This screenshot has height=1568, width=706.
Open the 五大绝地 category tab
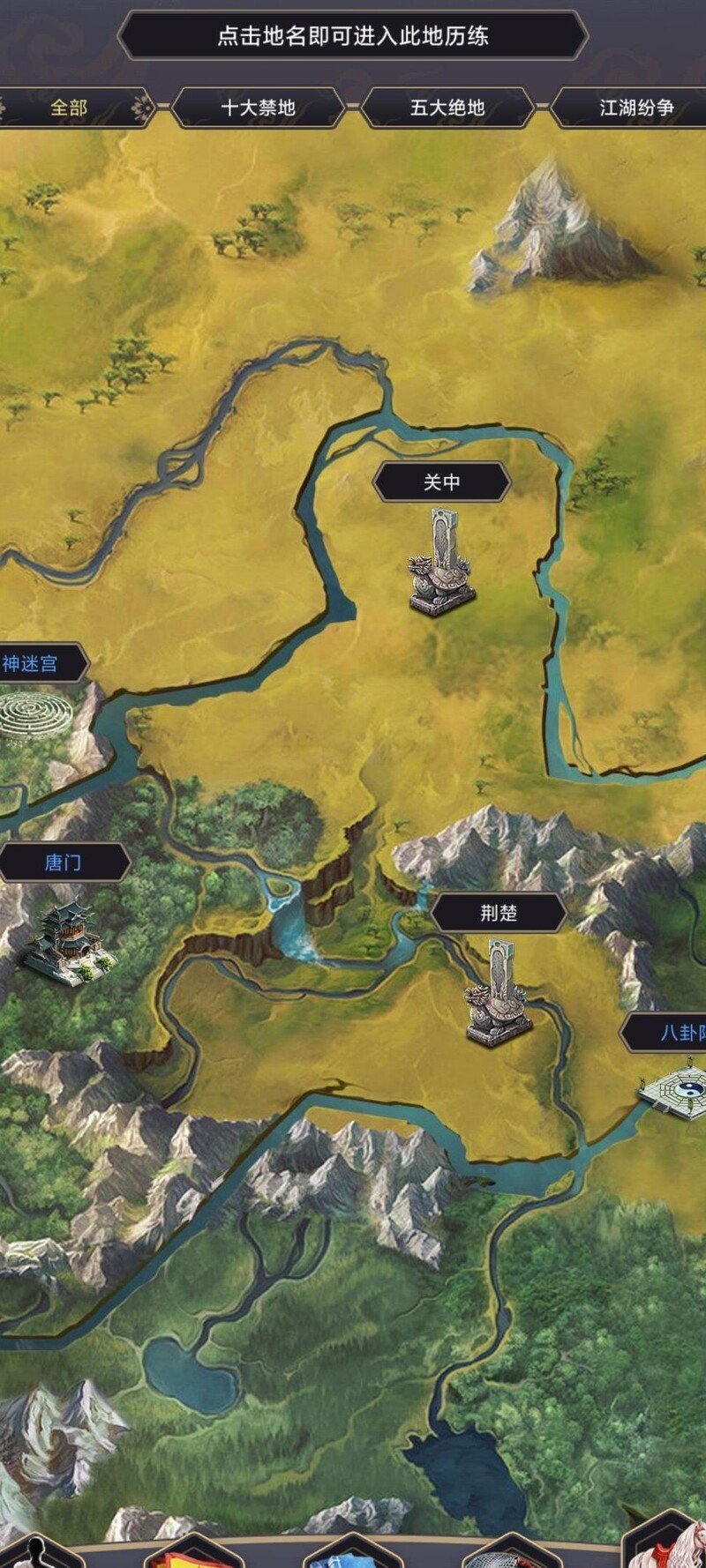447,108
